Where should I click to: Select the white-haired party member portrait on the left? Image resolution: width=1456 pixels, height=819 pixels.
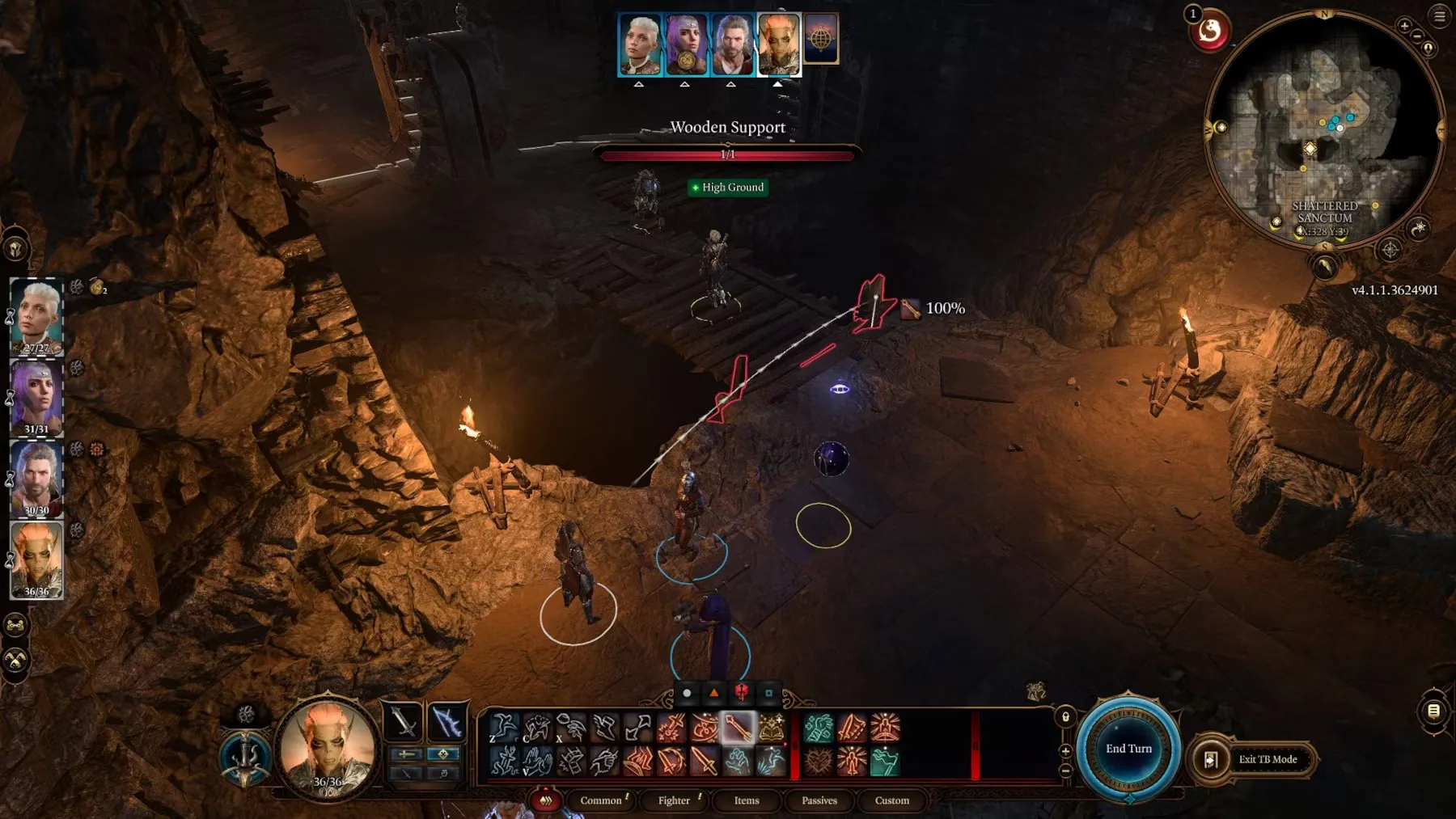(x=36, y=317)
